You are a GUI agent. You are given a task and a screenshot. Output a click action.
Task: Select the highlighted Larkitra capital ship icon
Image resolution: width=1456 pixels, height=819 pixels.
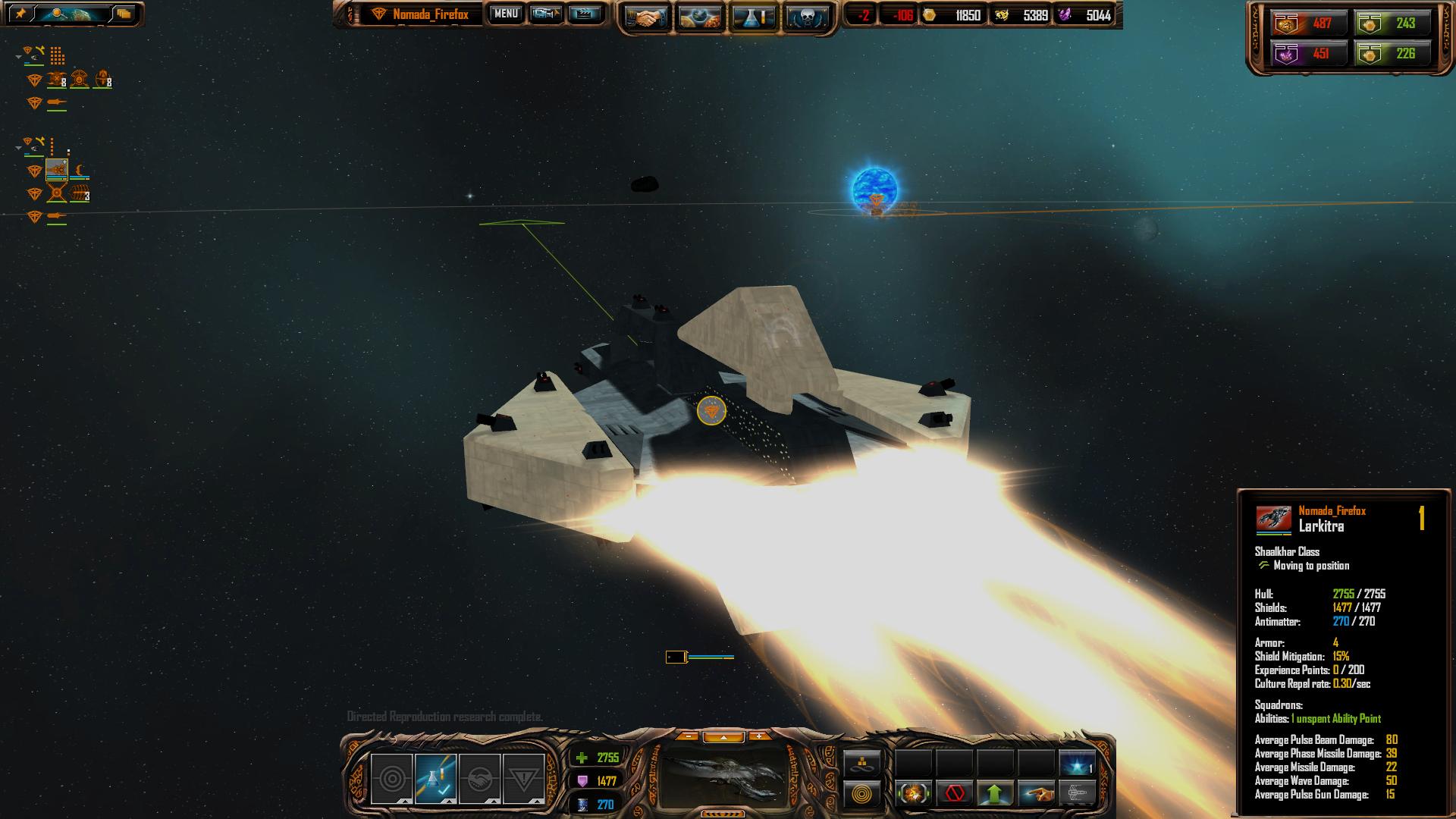[x=57, y=170]
